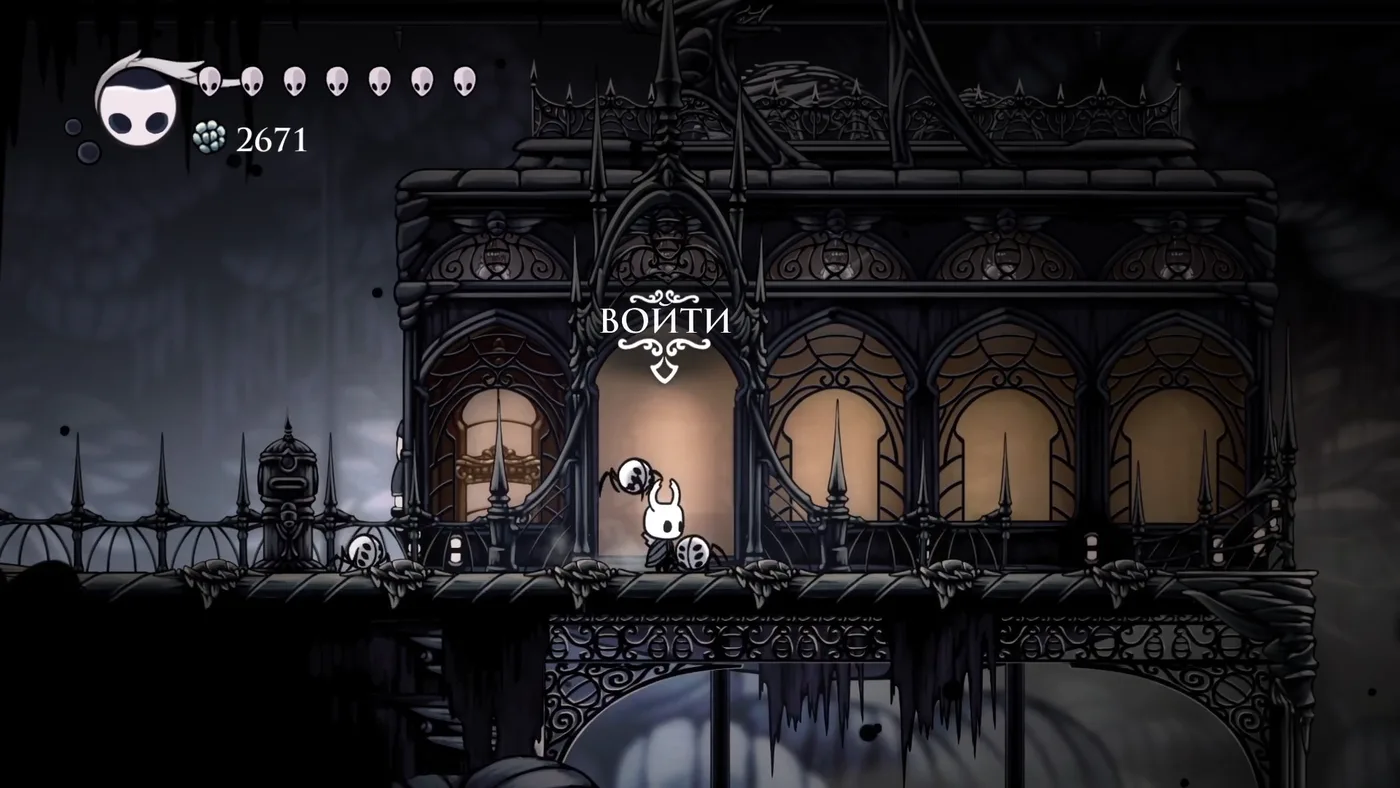The height and width of the screenshot is (788, 1400).
Task: Select the ВОЙТИ enter prompt
Action: click(665, 322)
